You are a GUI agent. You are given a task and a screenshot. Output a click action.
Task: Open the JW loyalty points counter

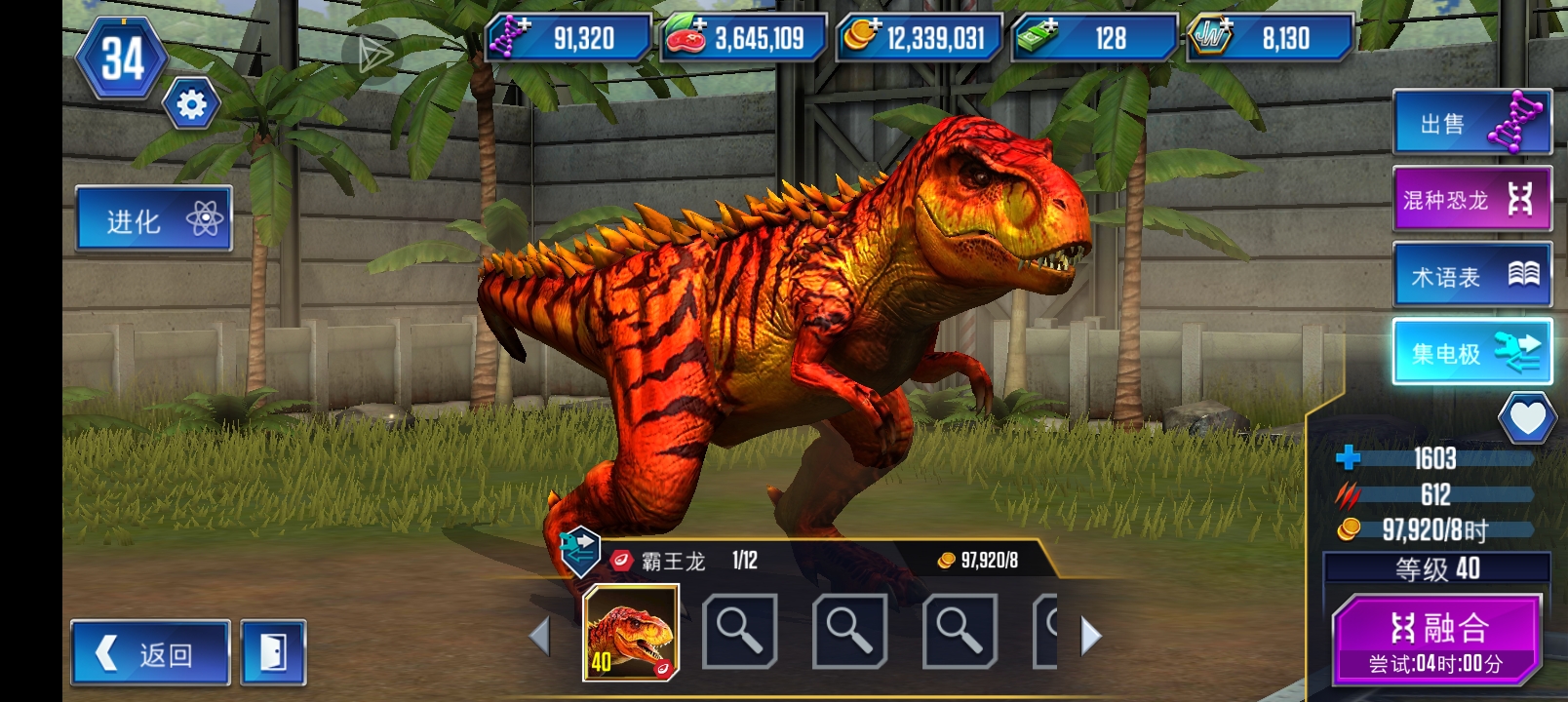(x=1269, y=38)
